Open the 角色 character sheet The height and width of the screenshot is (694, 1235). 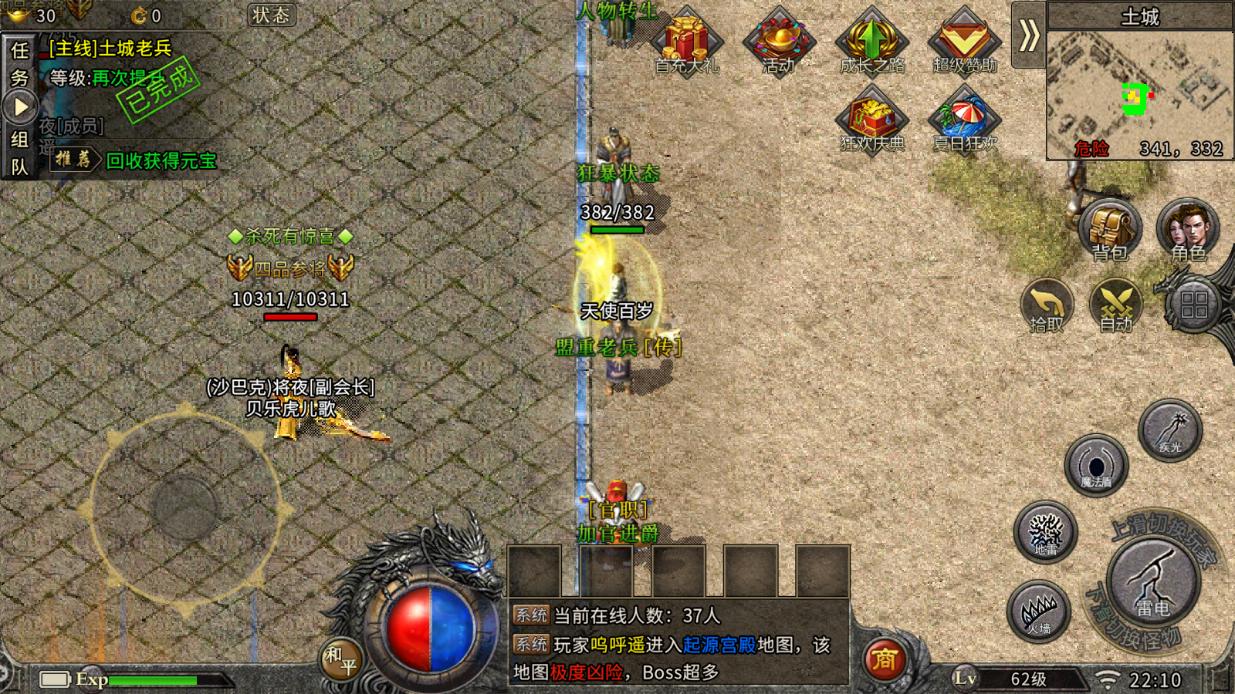click(x=1188, y=228)
